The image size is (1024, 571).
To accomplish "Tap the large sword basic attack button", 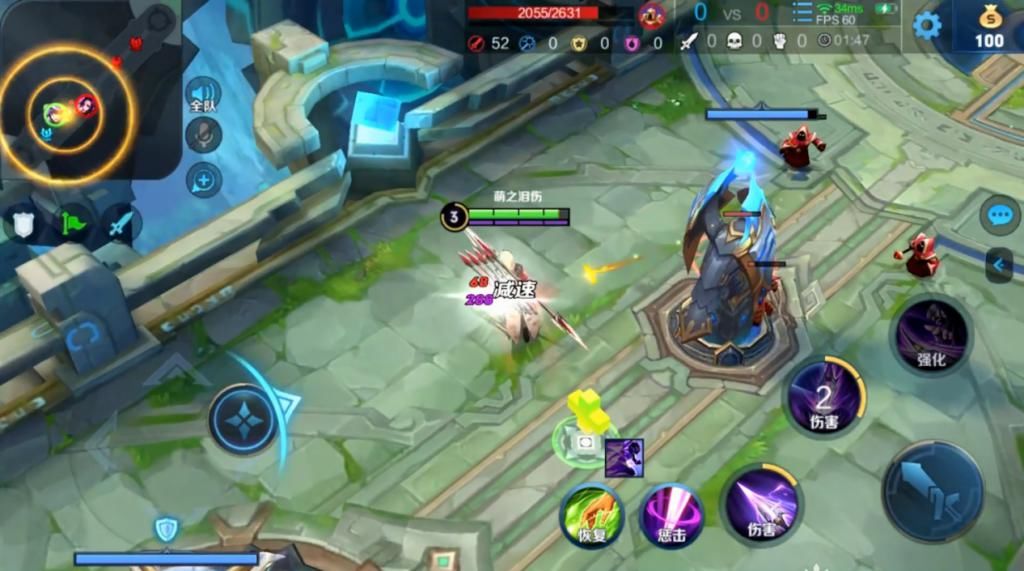I will [932, 492].
